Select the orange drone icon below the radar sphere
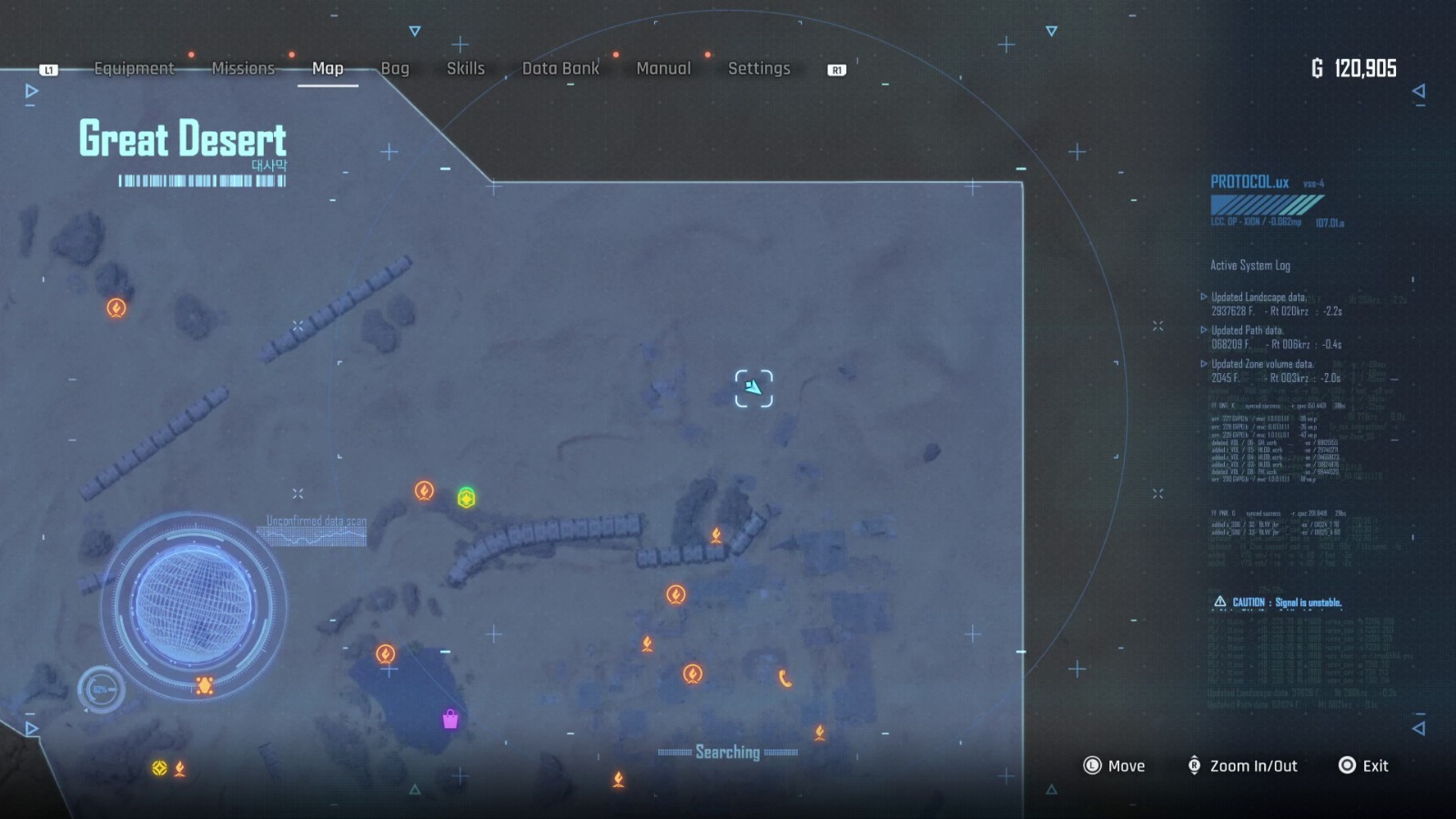Image resolution: width=1456 pixels, height=819 pixels. click(206, 683)
